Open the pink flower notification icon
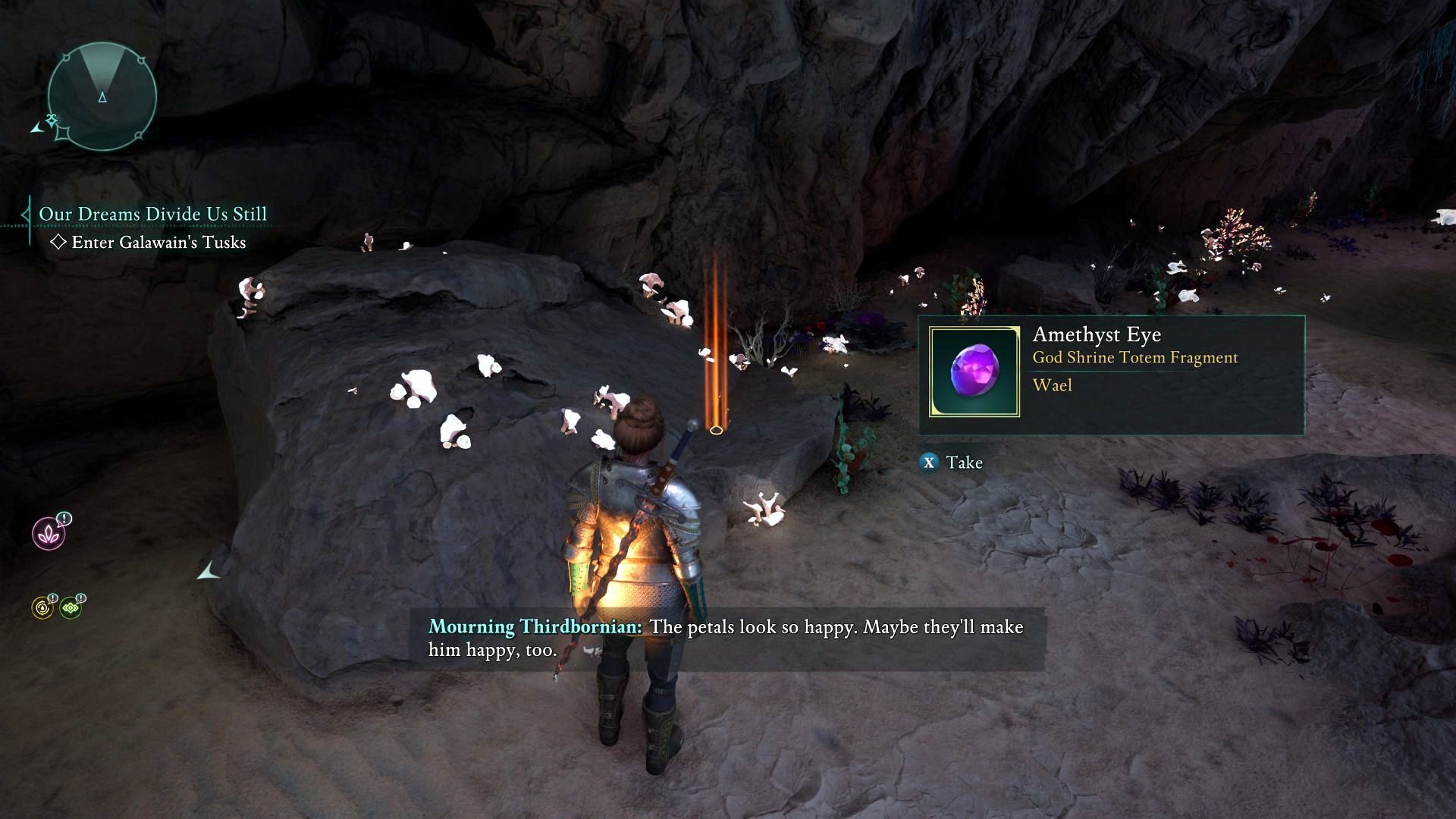 (x=49, y=533)
